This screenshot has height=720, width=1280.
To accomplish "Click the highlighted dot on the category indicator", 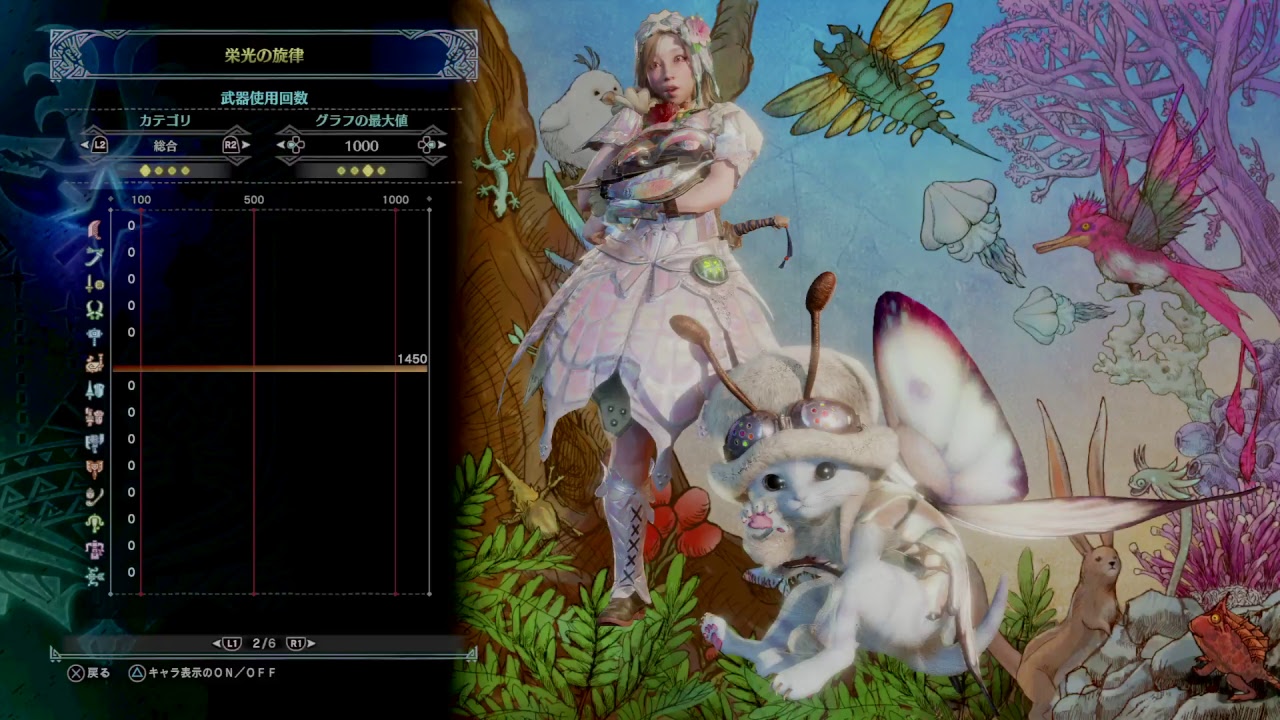I will [145, 170].
